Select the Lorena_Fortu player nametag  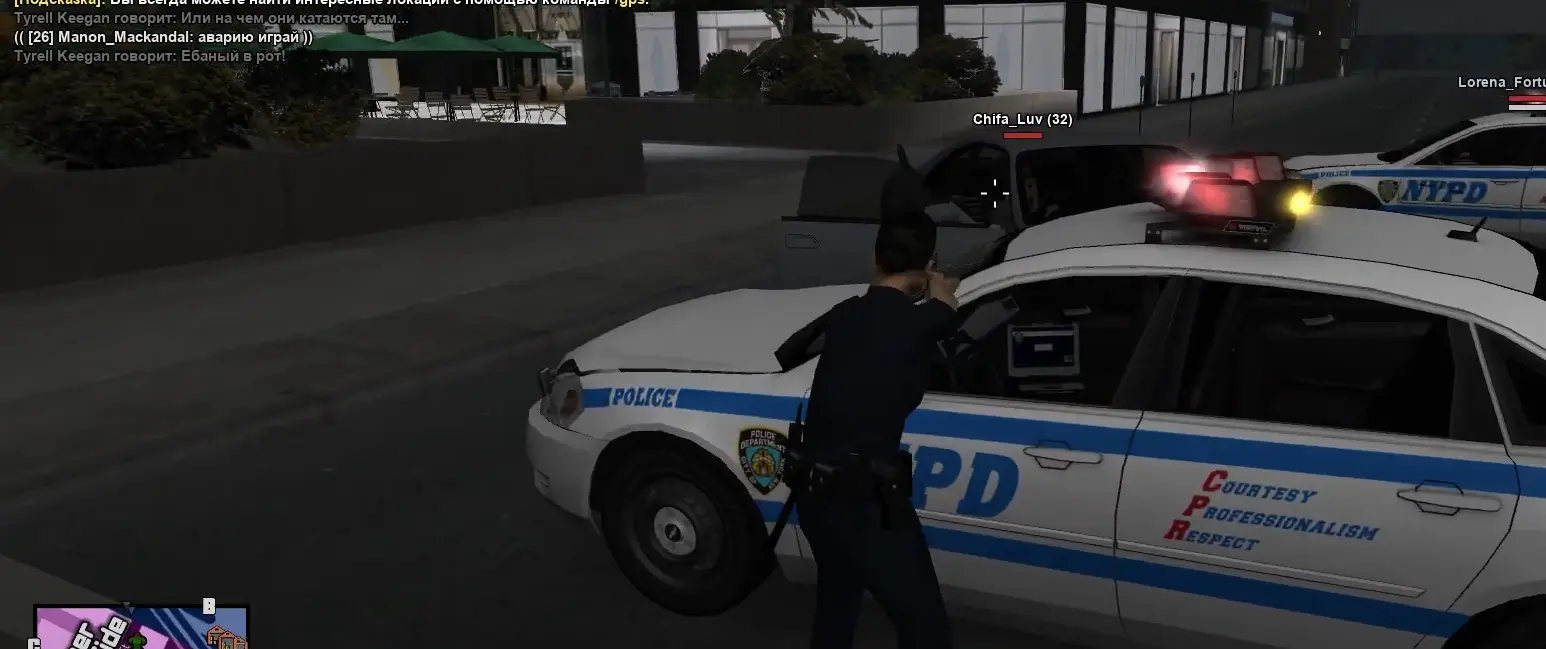[1501, 83]
